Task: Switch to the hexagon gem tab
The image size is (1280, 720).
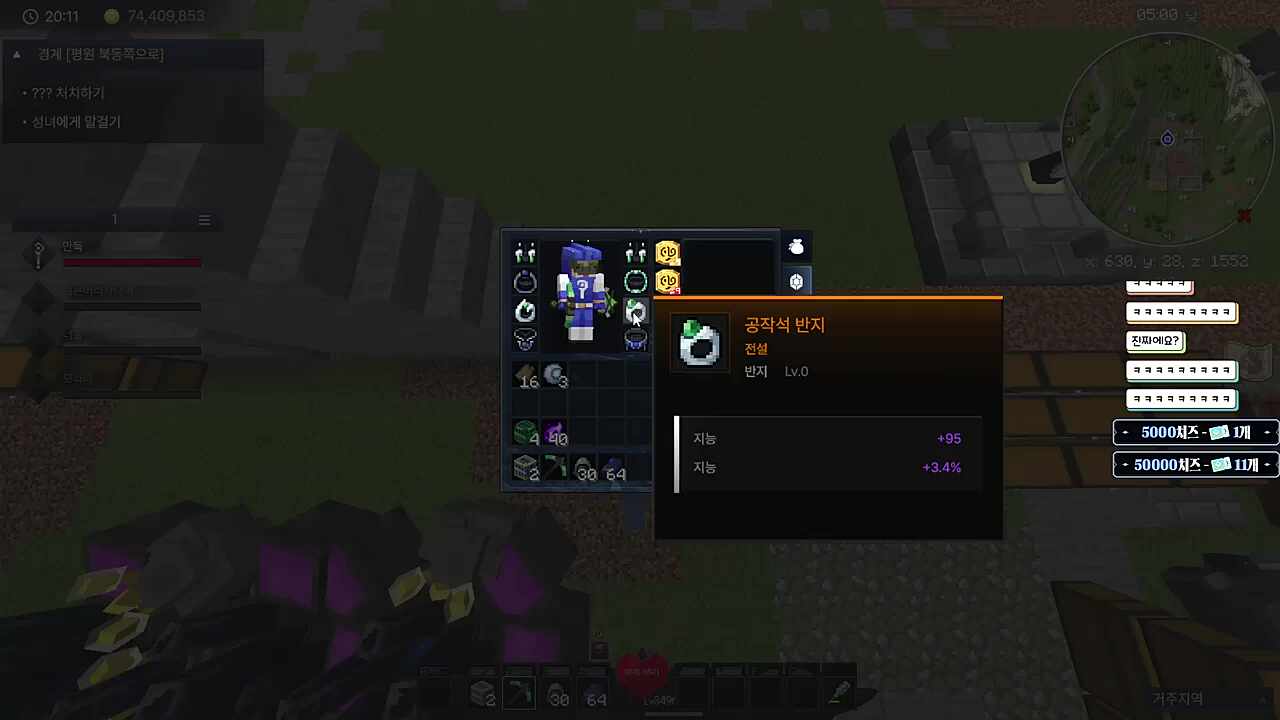Action: pyautogui.click(x=796, y=282)
